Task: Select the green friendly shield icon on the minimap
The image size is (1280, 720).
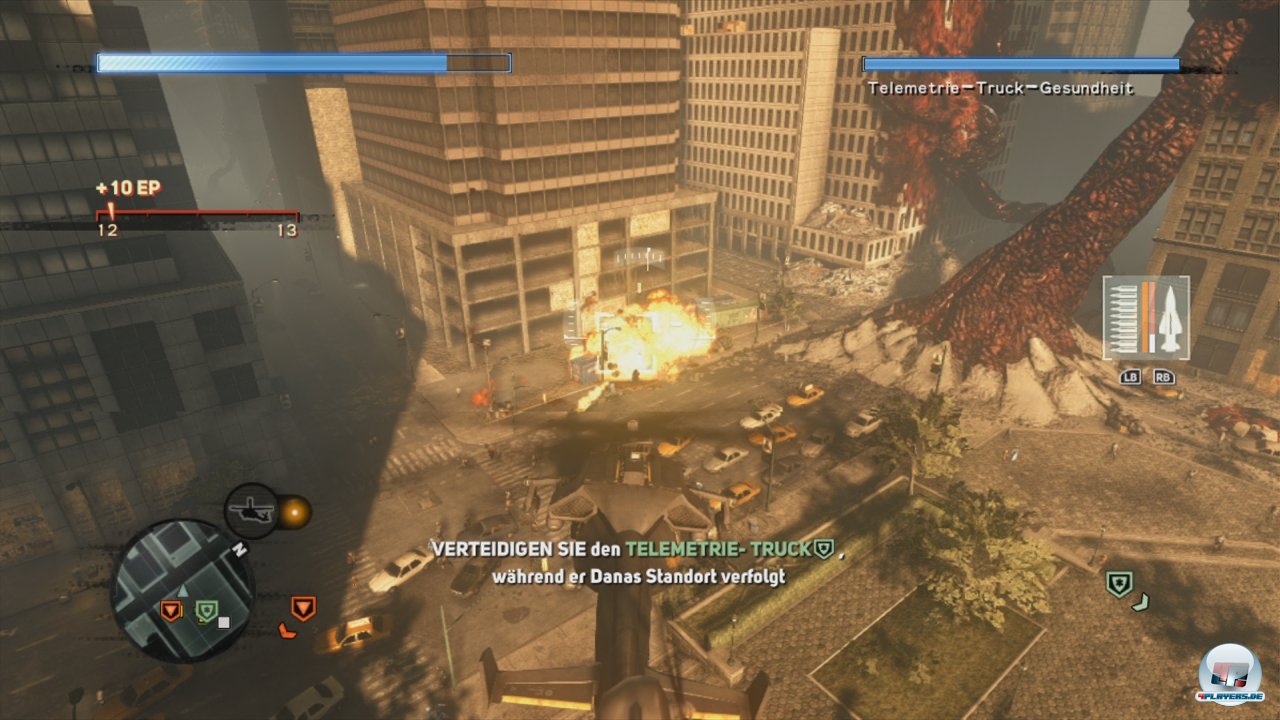Action: coord(206,609)
